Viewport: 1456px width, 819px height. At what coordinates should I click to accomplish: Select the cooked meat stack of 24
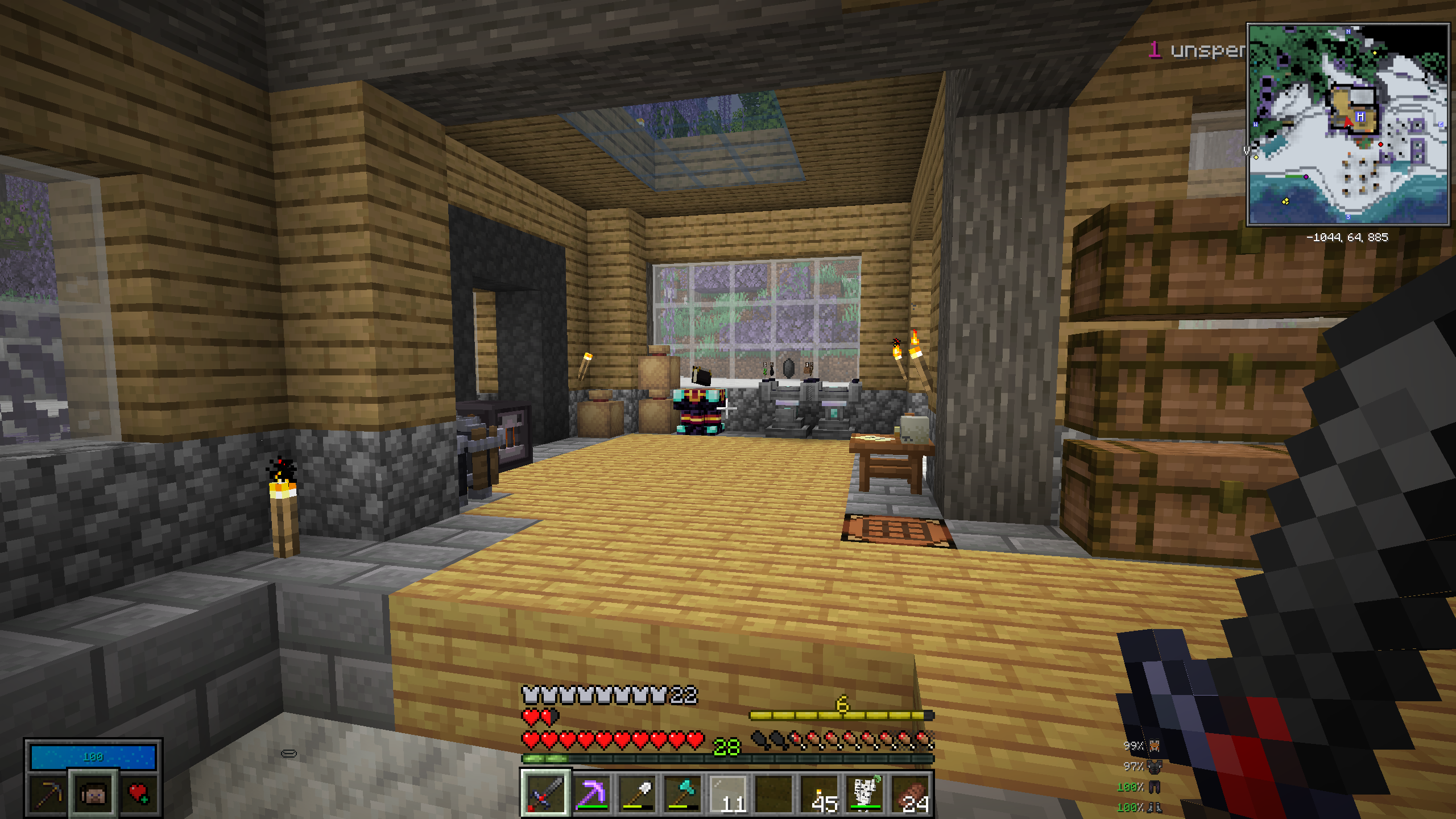910,793
